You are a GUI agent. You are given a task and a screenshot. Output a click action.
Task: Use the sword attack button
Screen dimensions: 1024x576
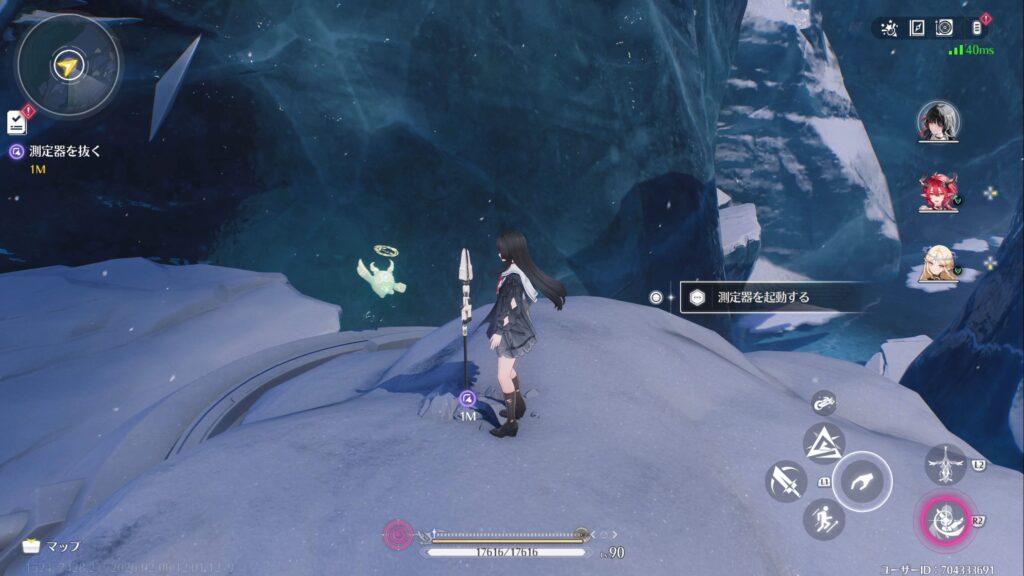click(x=785, y=482)
